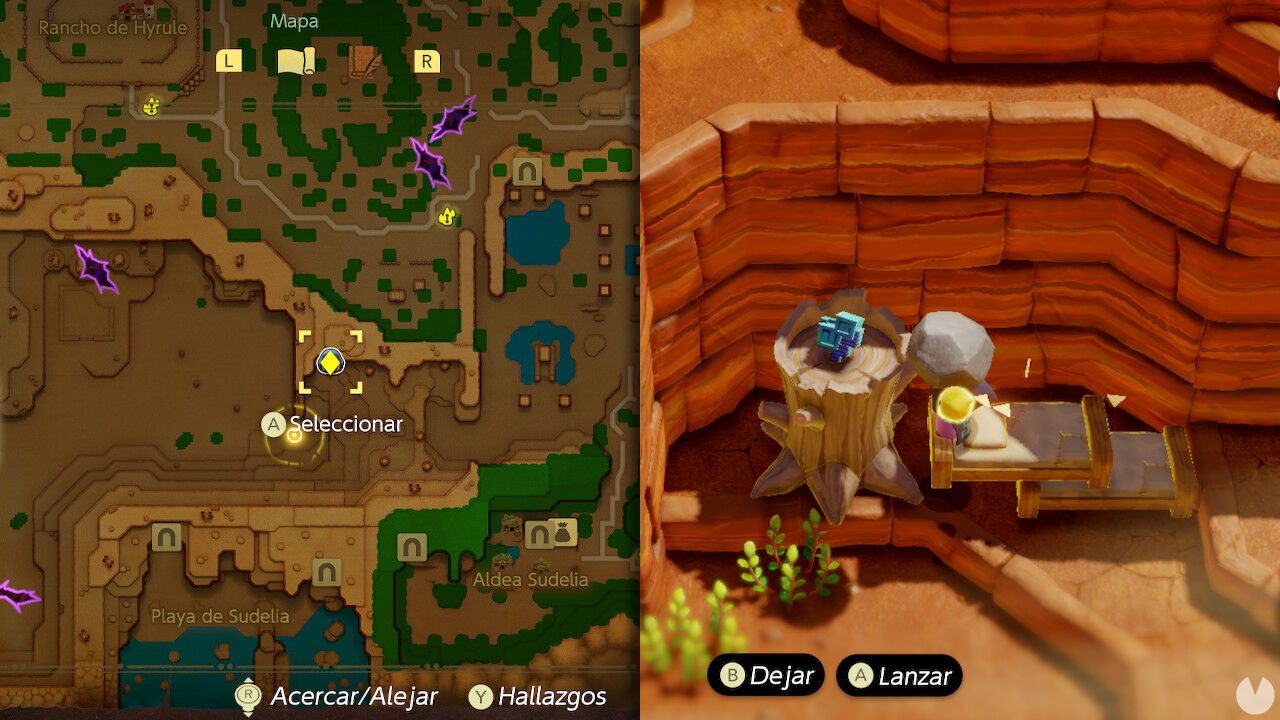Image resolution: width=1280 pixels, height=720 pixels.
Task: Click the owl statue icon above the lake
Action: click(x=446, y=216)
